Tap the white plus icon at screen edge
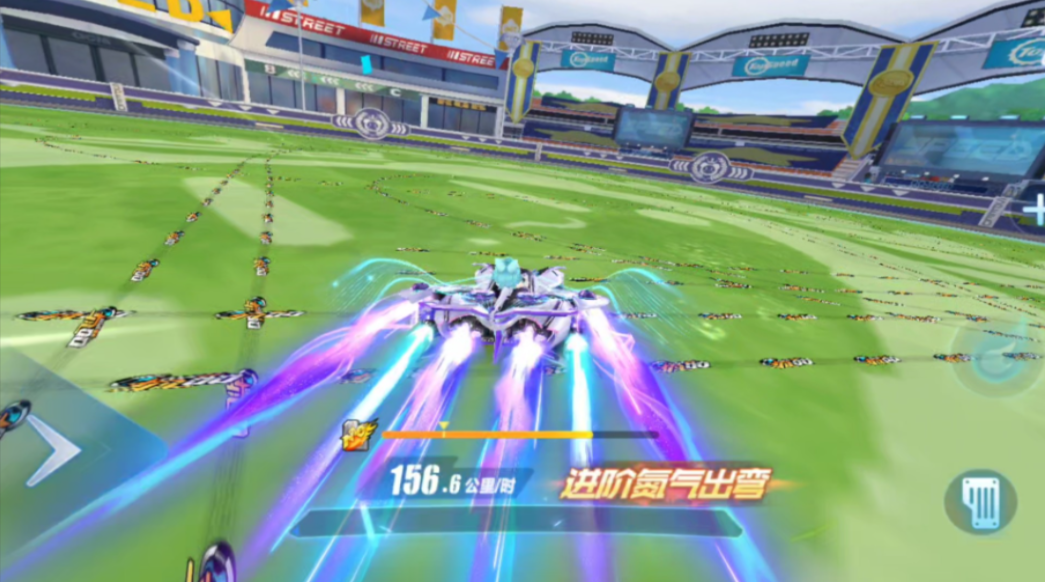 pos(1035,210)
